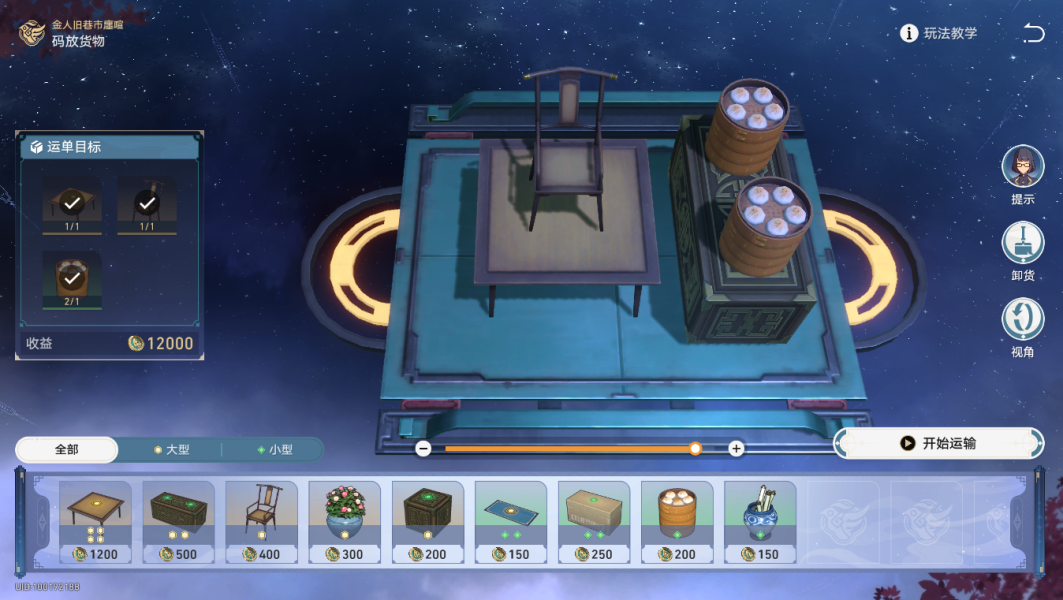
Task: Click the 卸货 unload button
Action: pyautogui.click(x=1022, y=243)
